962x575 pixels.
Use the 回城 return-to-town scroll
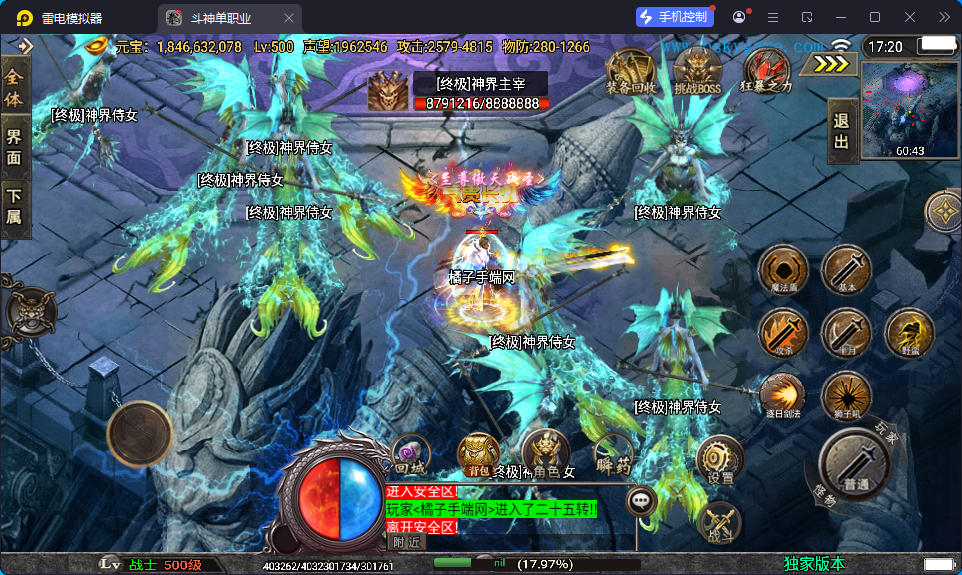[410, 453]
